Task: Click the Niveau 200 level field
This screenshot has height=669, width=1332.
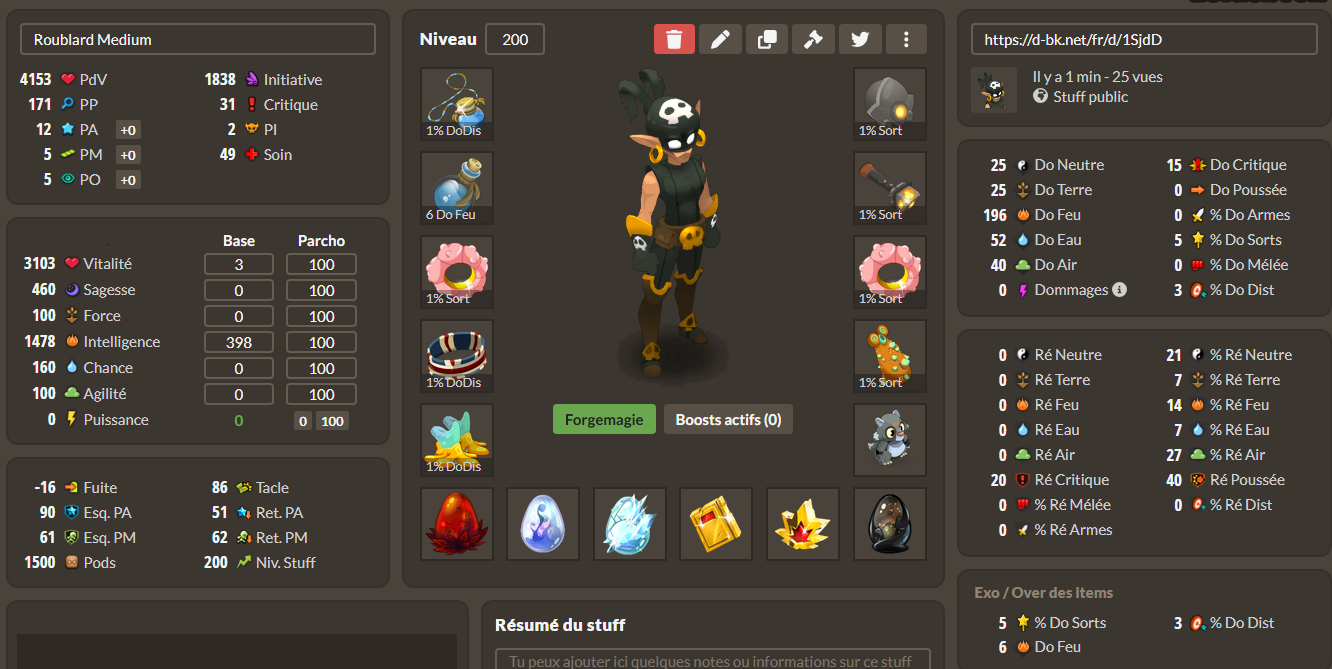Action: click(515, 40)
